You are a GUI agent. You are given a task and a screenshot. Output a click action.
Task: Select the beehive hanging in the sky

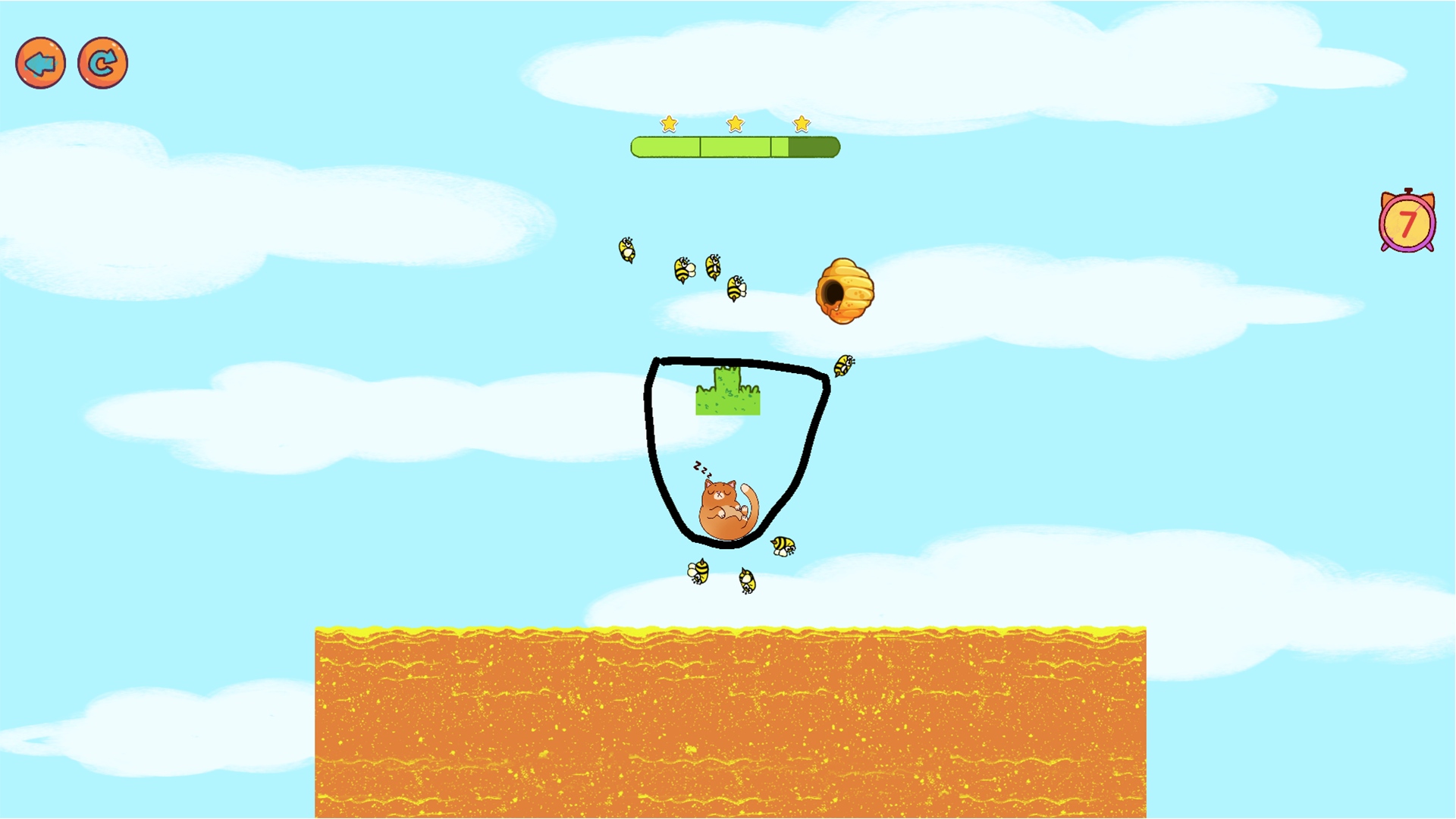tap(847, 292)
